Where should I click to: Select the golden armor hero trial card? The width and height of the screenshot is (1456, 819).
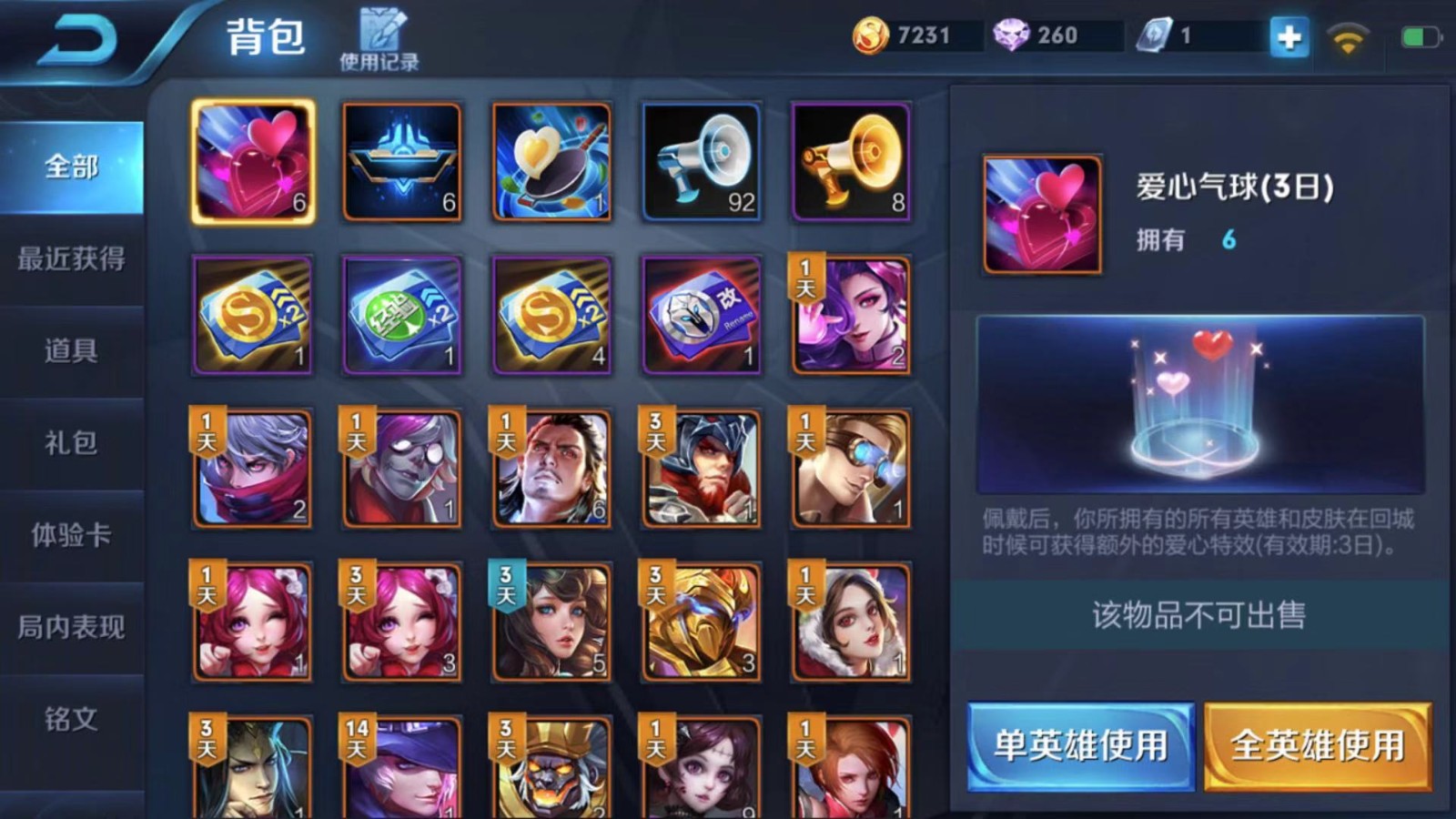[x=701, y=621]
